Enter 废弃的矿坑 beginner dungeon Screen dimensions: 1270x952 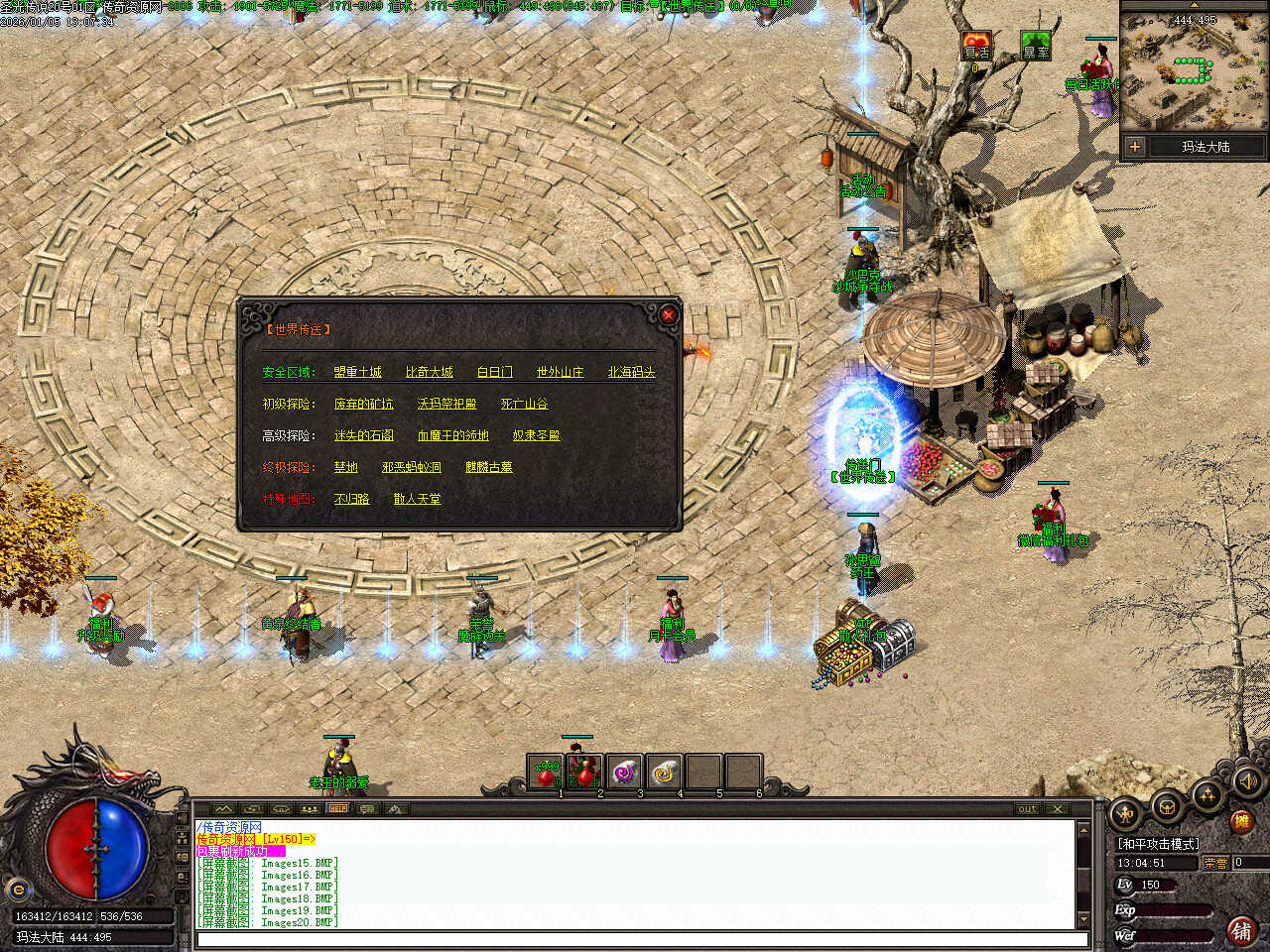[x=363, y=404]
